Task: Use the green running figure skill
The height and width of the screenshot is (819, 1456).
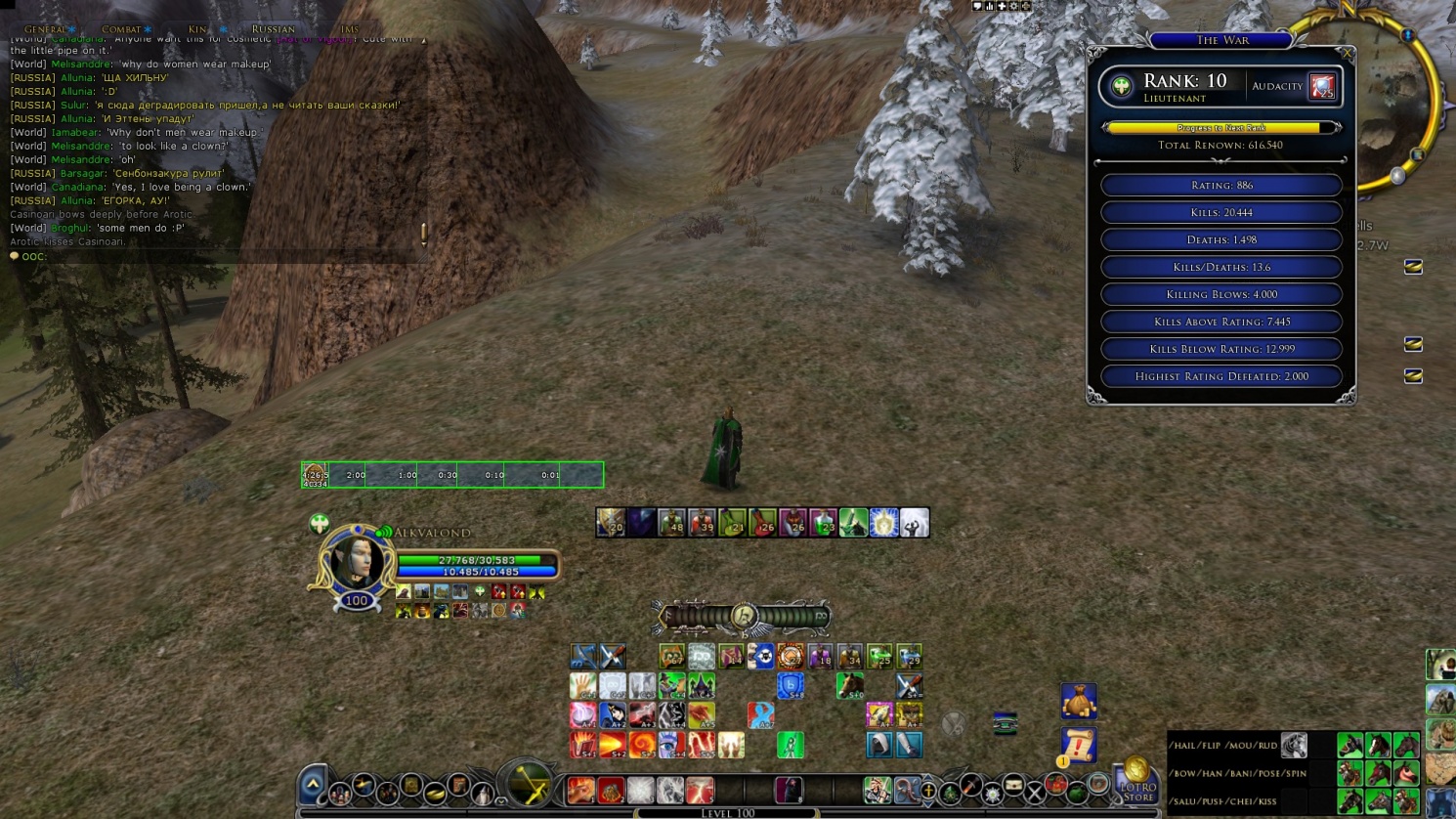Action: point(790,745)
